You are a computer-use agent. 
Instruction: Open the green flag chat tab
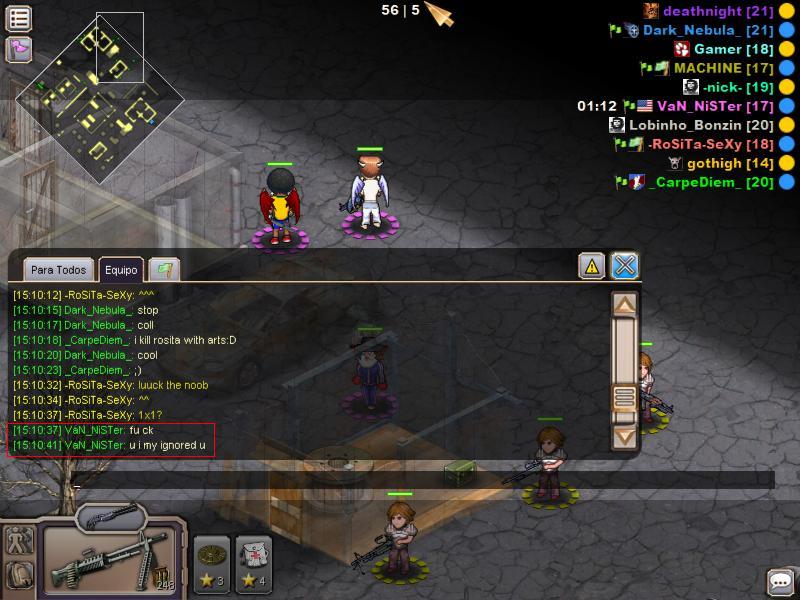pos(163,269)
